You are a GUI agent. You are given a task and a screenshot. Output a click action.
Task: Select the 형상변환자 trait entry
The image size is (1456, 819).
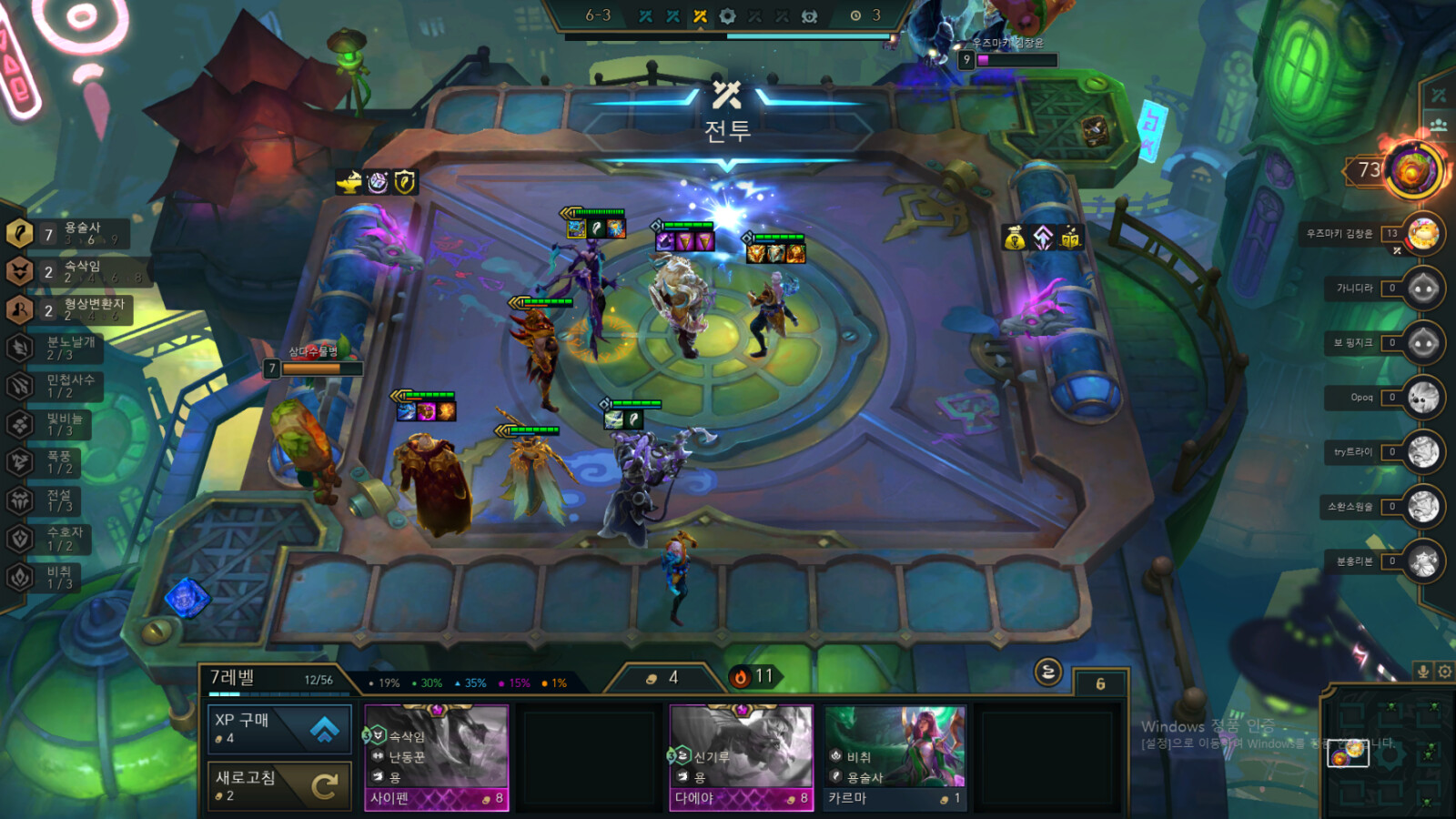pyautogui.click(x=67, y=309)
